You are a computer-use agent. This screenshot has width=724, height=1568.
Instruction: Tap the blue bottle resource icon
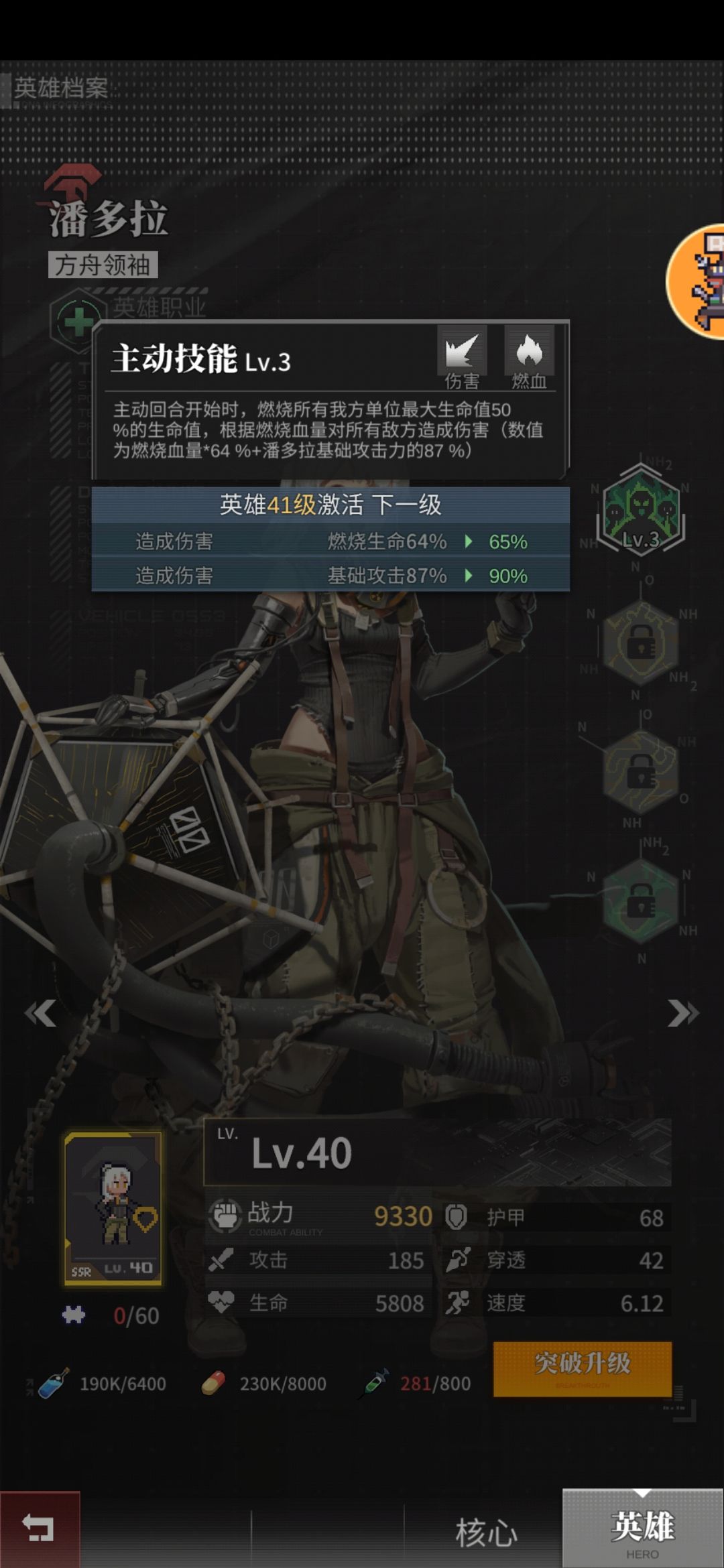point(53,1383)
